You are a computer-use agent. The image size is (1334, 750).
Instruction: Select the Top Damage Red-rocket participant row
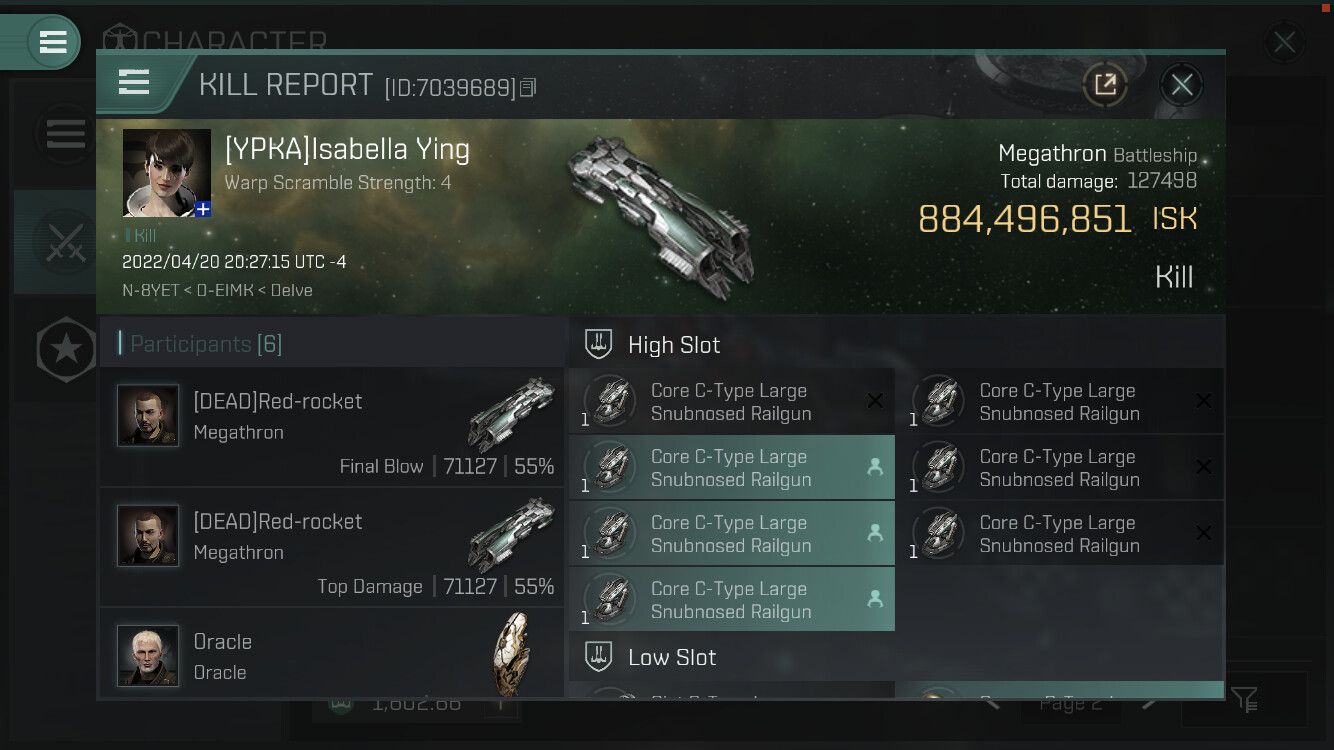coord(332,547)
